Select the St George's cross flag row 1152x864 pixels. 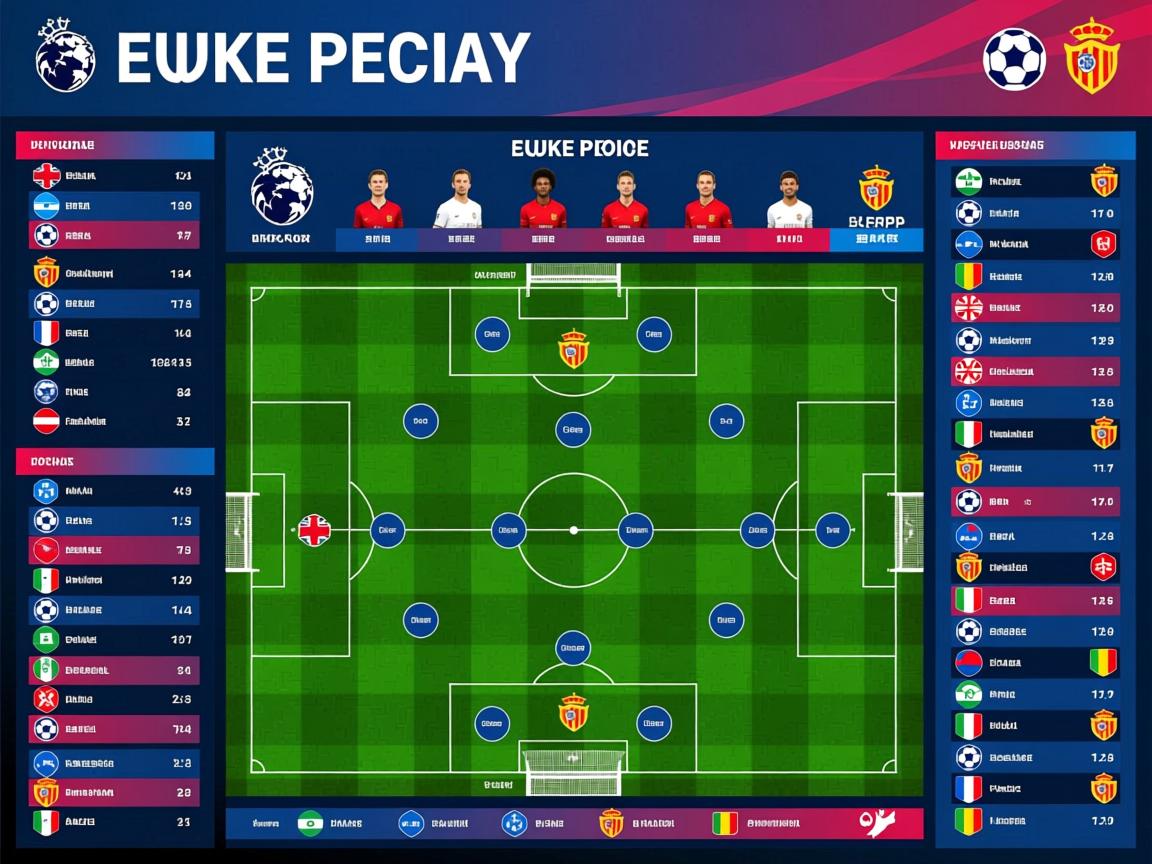pos(108,176)
